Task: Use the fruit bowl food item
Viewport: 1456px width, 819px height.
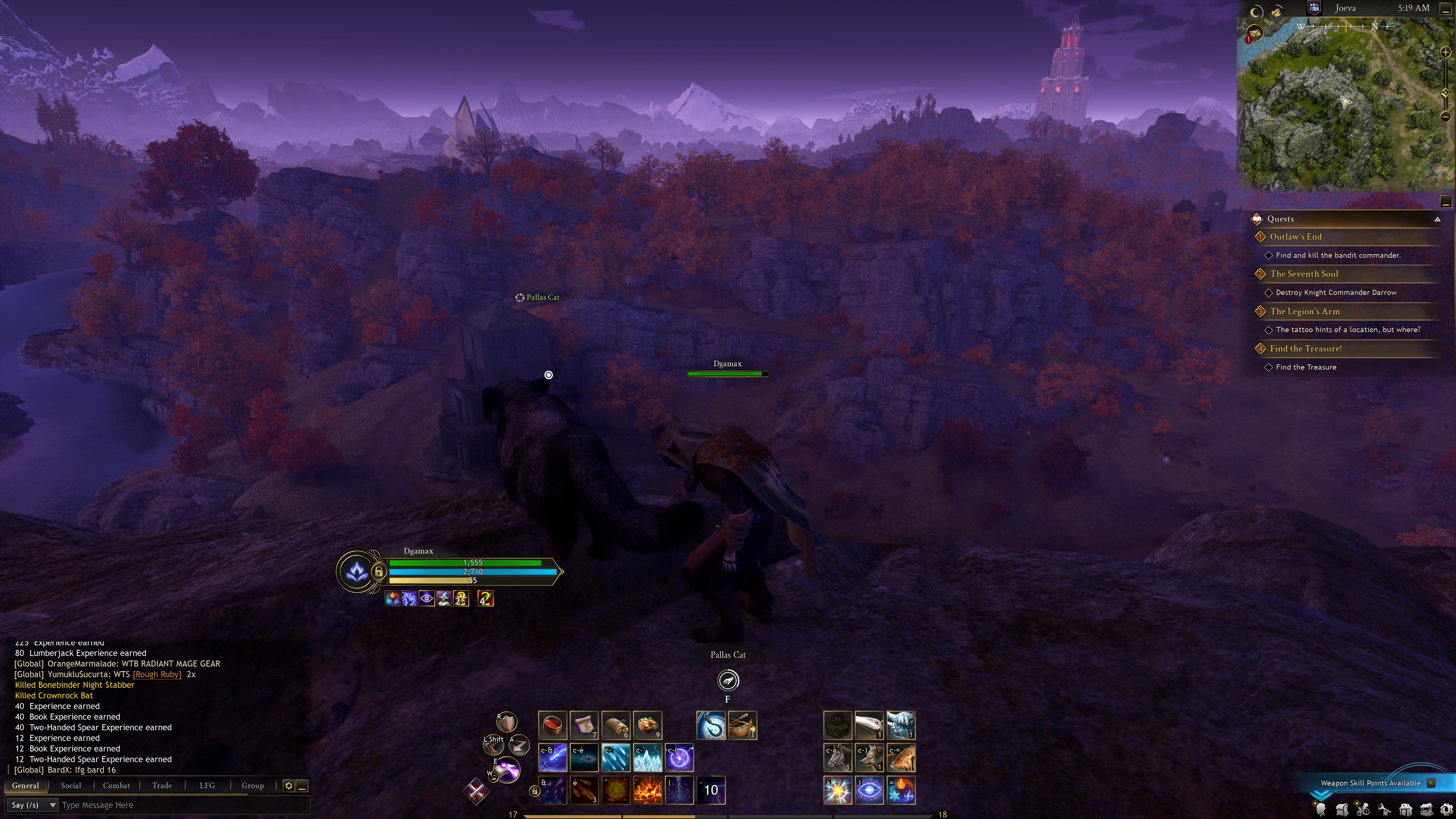Action: tap(648, 725)
